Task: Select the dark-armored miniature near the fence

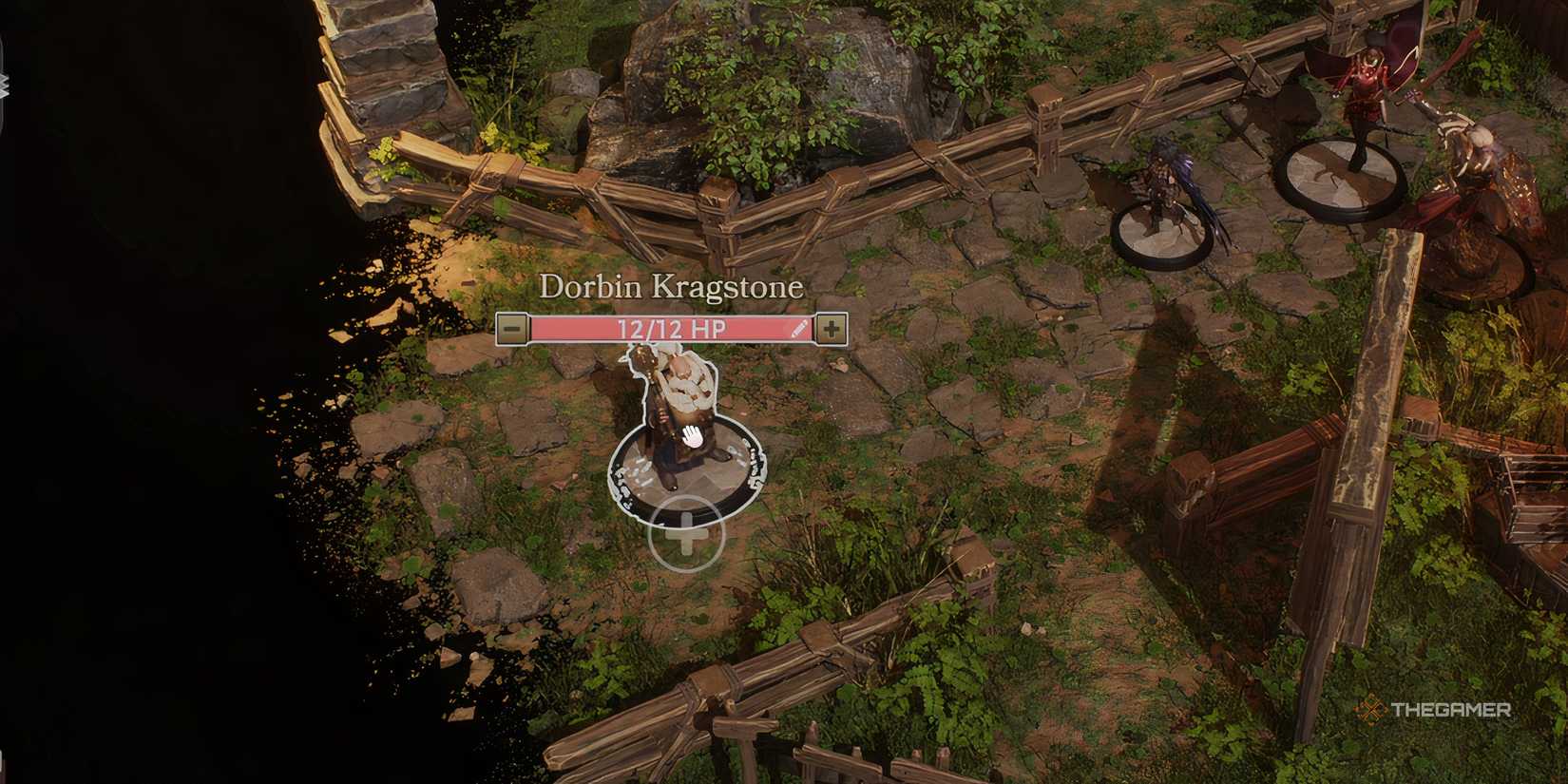Action: (1165, 195)
